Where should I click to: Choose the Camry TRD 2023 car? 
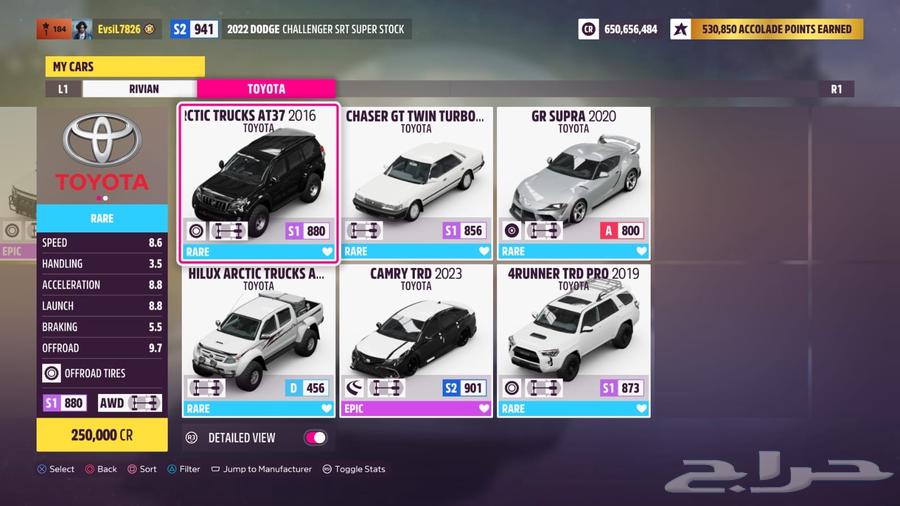click(x=416, y=340)
